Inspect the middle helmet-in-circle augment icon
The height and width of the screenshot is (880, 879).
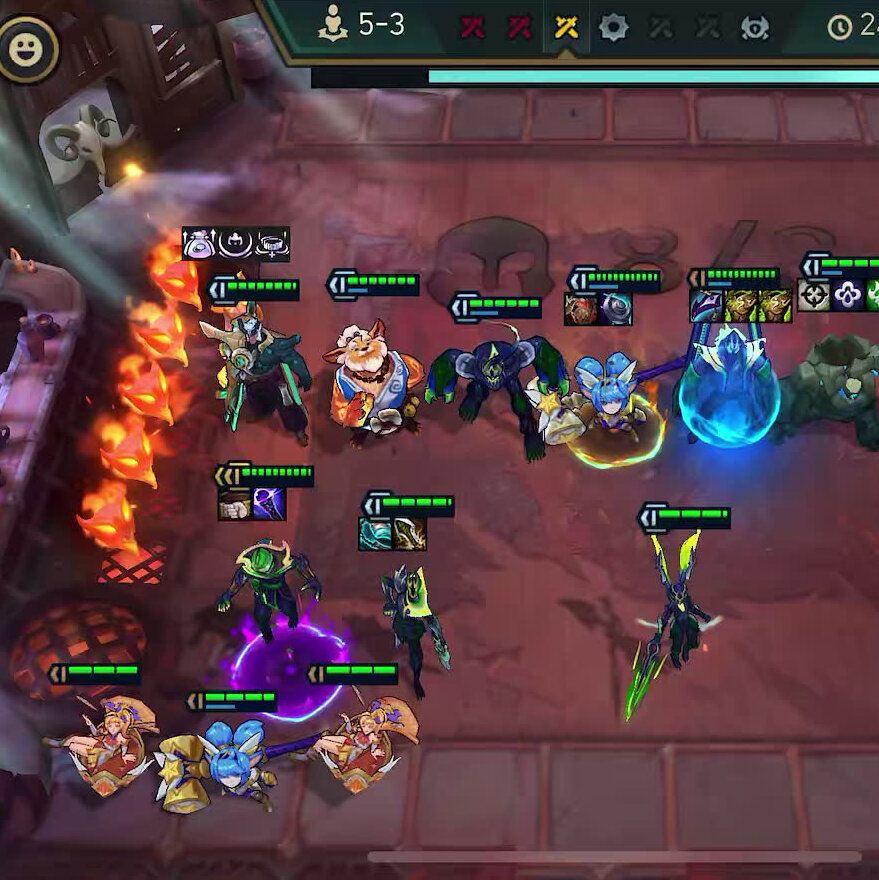(236, 243)
